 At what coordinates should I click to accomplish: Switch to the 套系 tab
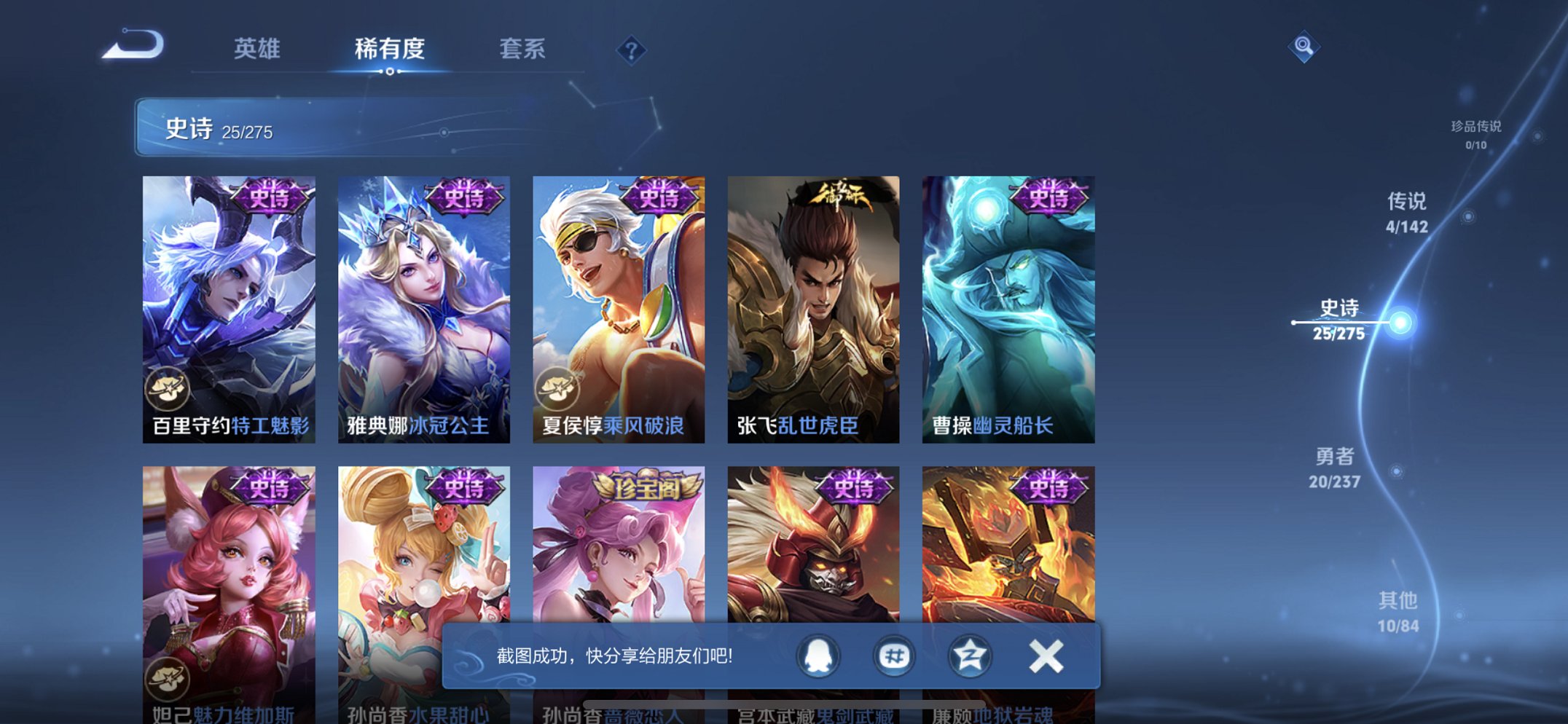click(x=523, y=49)
